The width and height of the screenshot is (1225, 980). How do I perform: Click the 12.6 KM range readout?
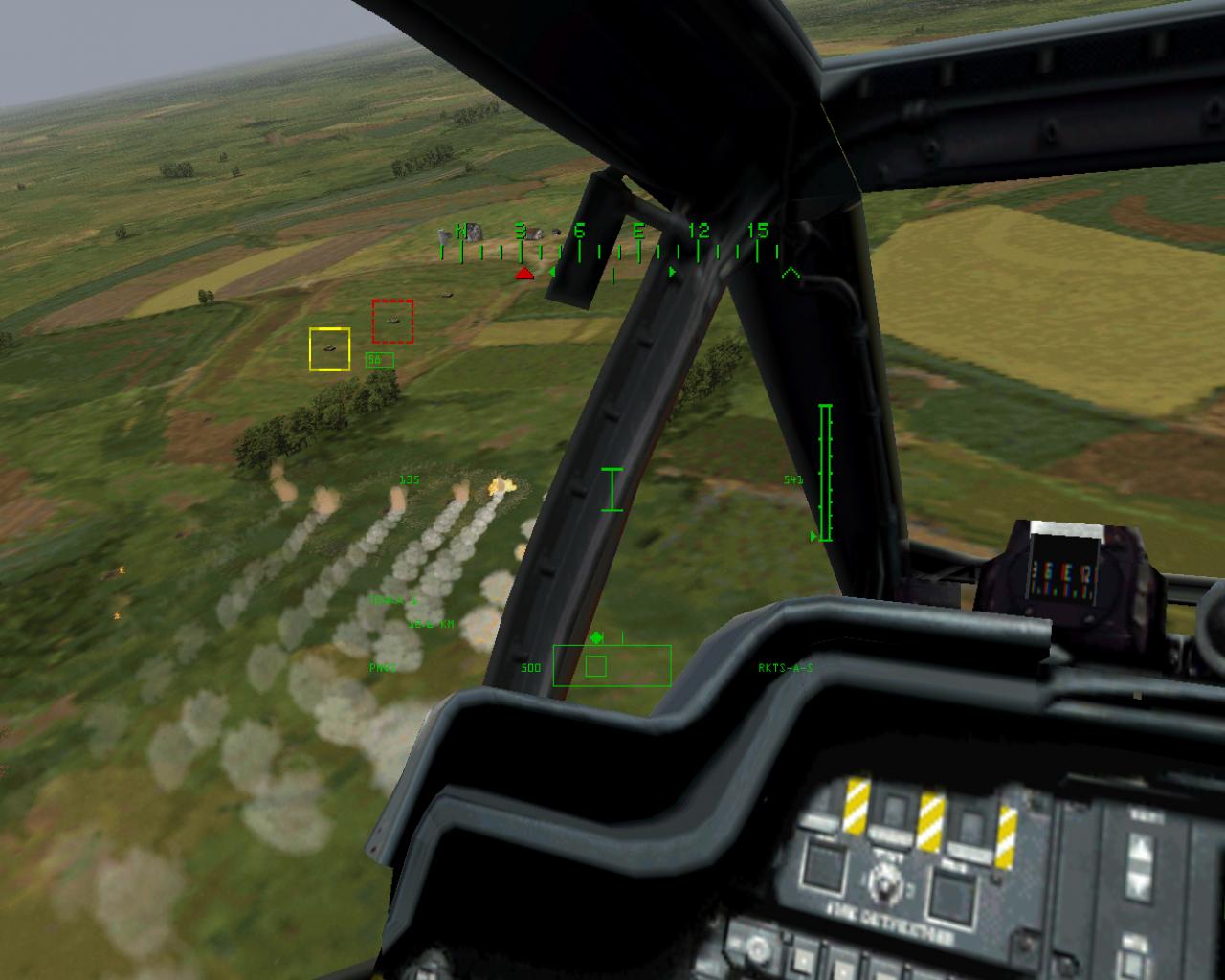pyautogui.click(x=431, y=624)
